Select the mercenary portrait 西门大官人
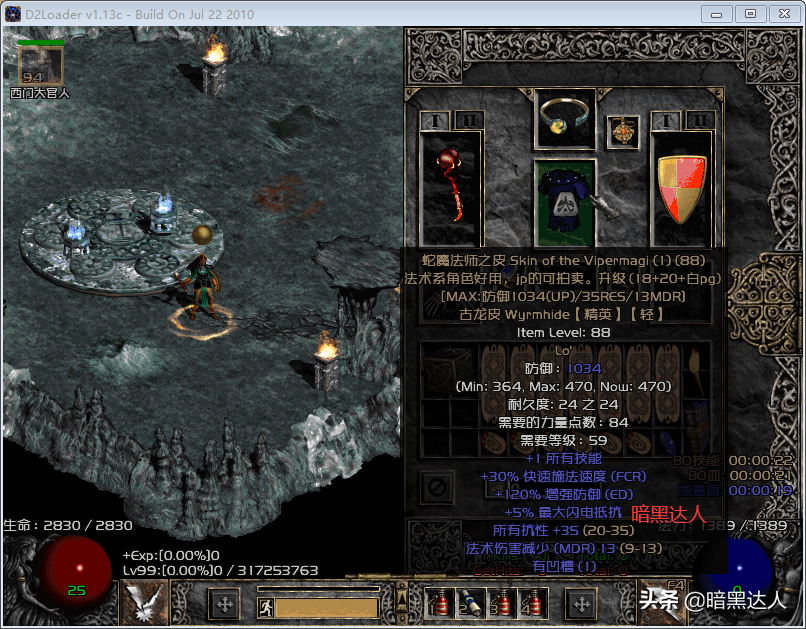The image size is (806, 629). [41, 66]
